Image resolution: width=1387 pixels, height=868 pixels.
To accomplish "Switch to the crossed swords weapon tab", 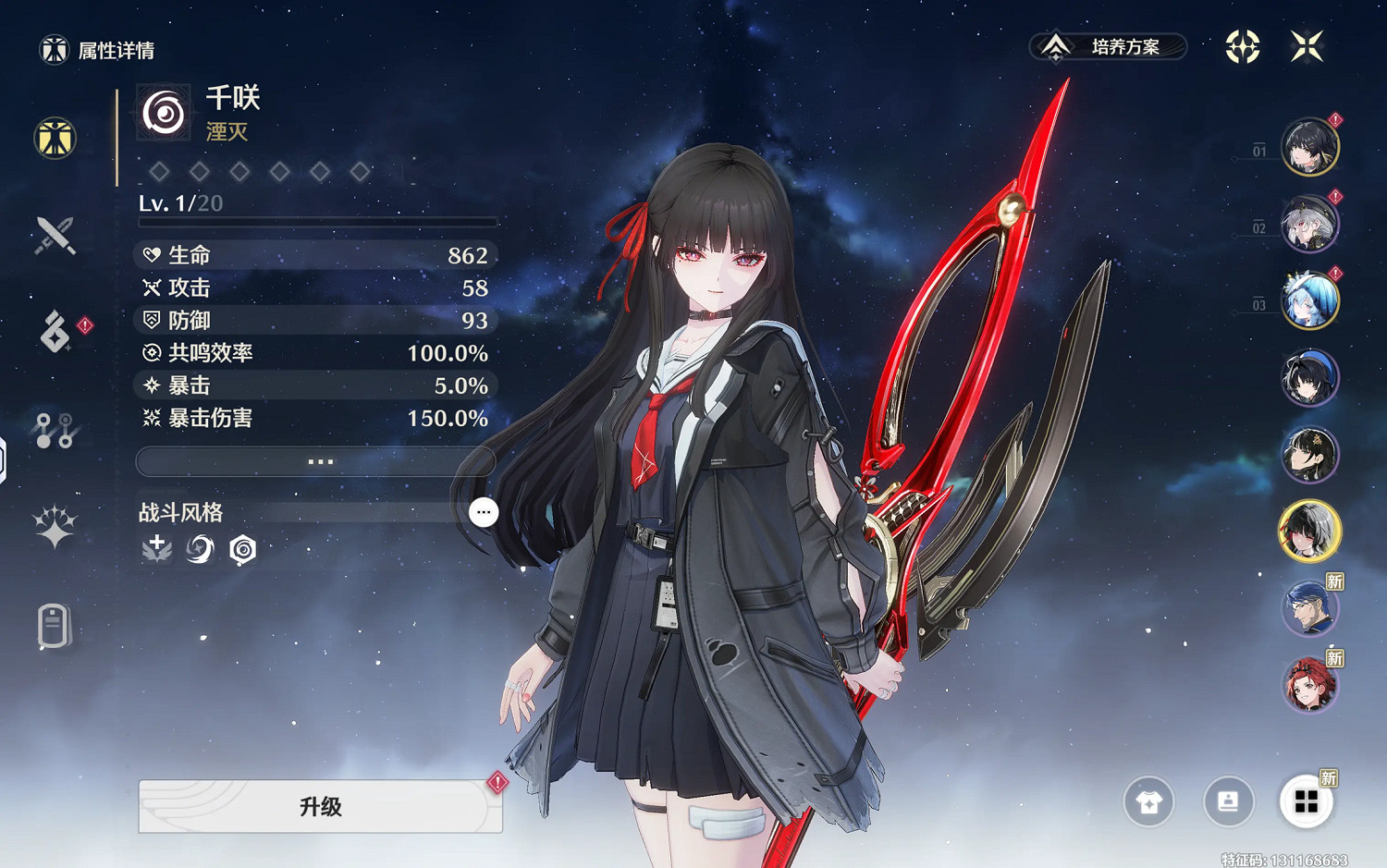I will click(55, 235).
